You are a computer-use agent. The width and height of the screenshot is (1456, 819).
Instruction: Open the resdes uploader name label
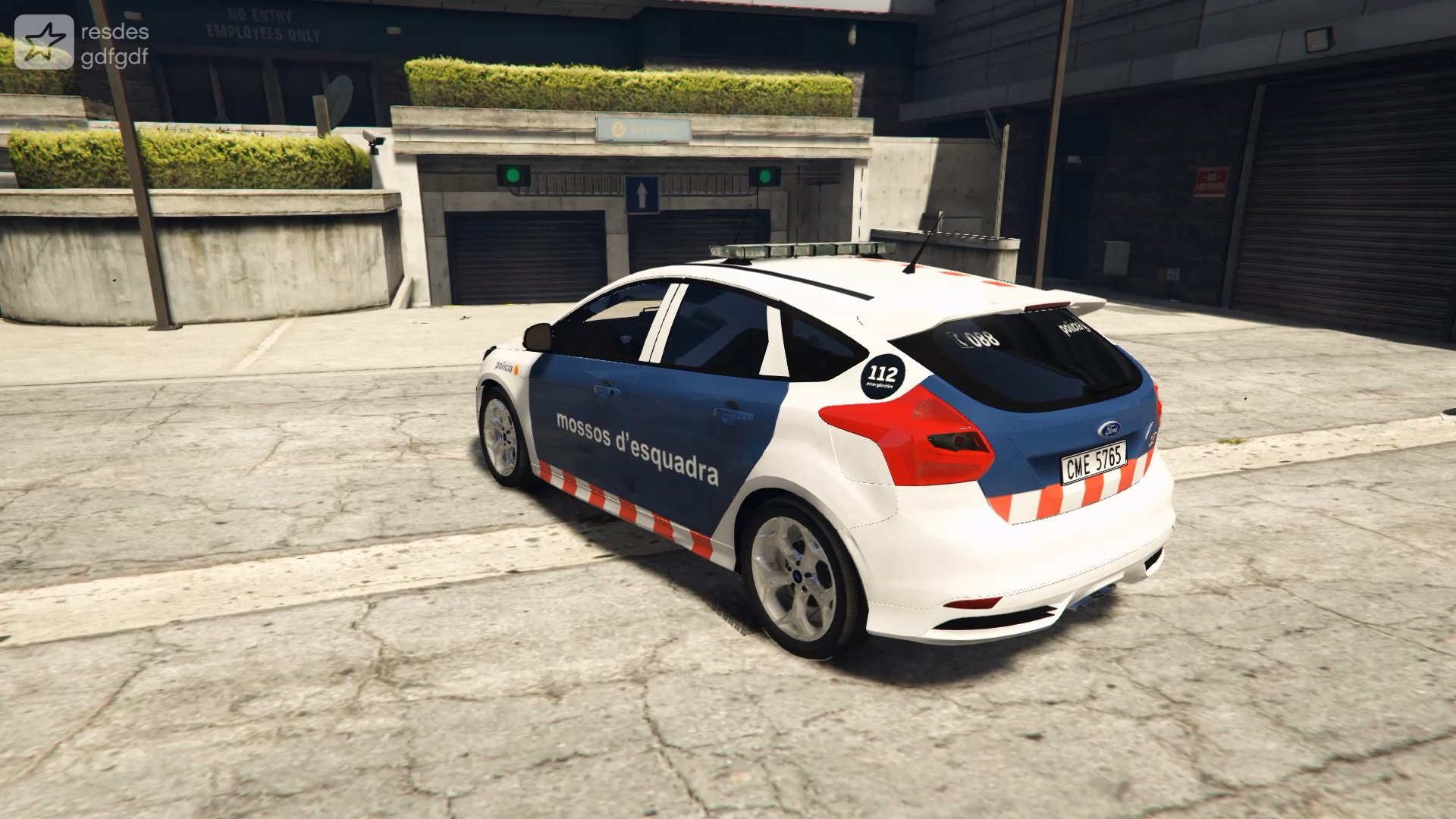114,32
